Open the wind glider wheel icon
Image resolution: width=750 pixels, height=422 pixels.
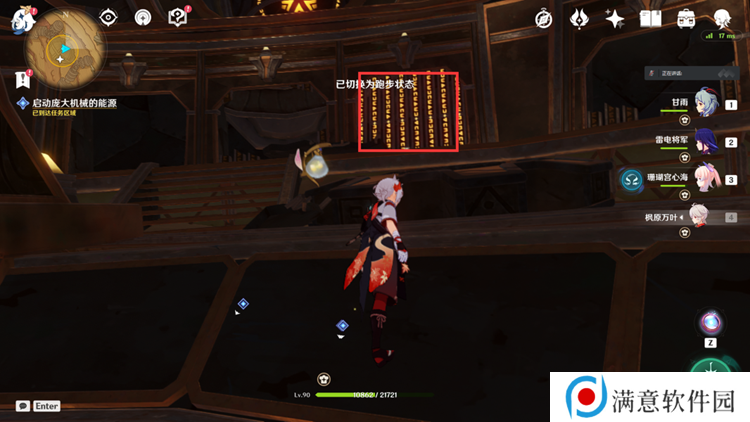coord(143,18)
